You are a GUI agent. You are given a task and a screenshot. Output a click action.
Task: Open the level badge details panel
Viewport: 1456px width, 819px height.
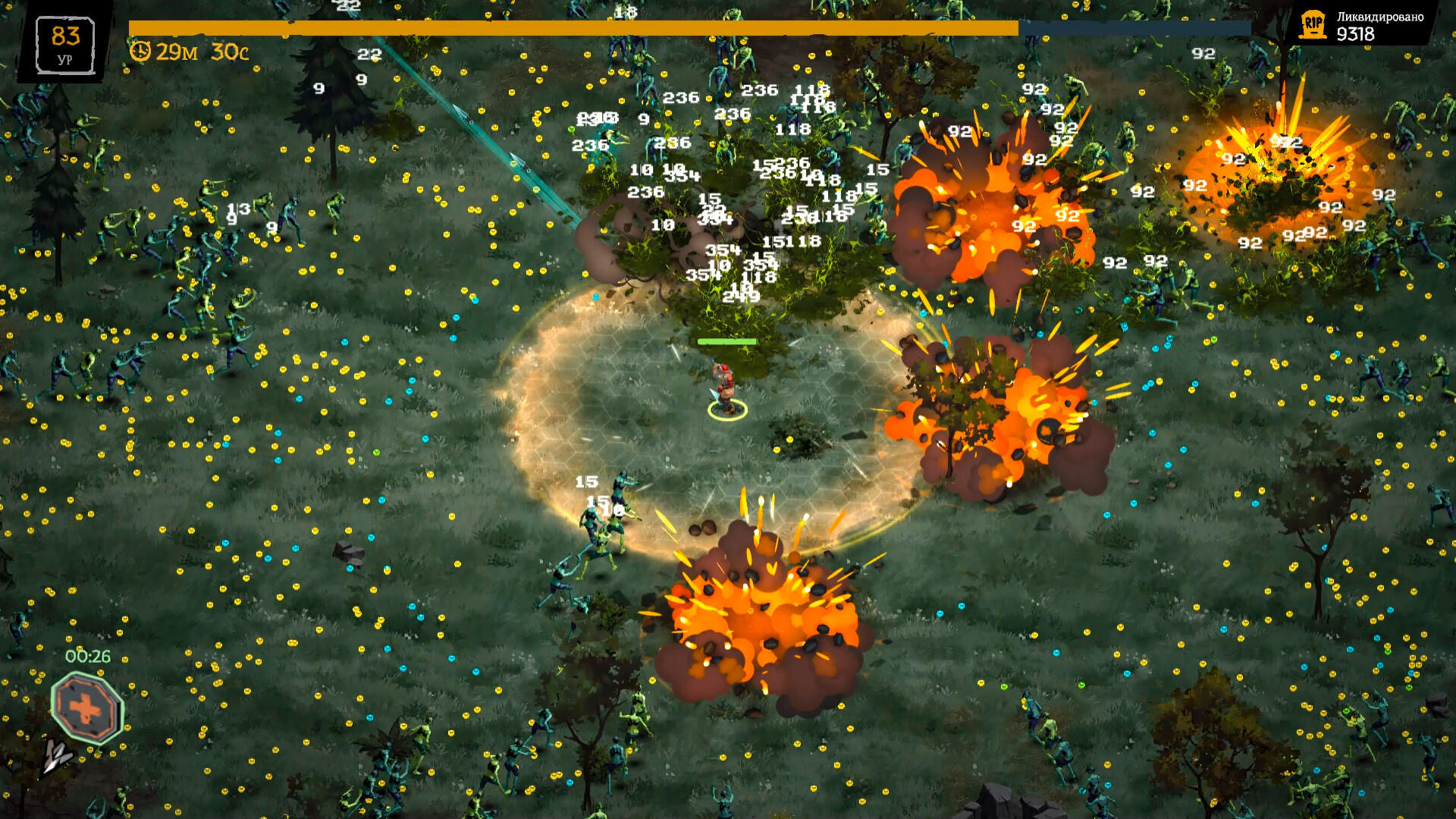click(x=64, y=42)
